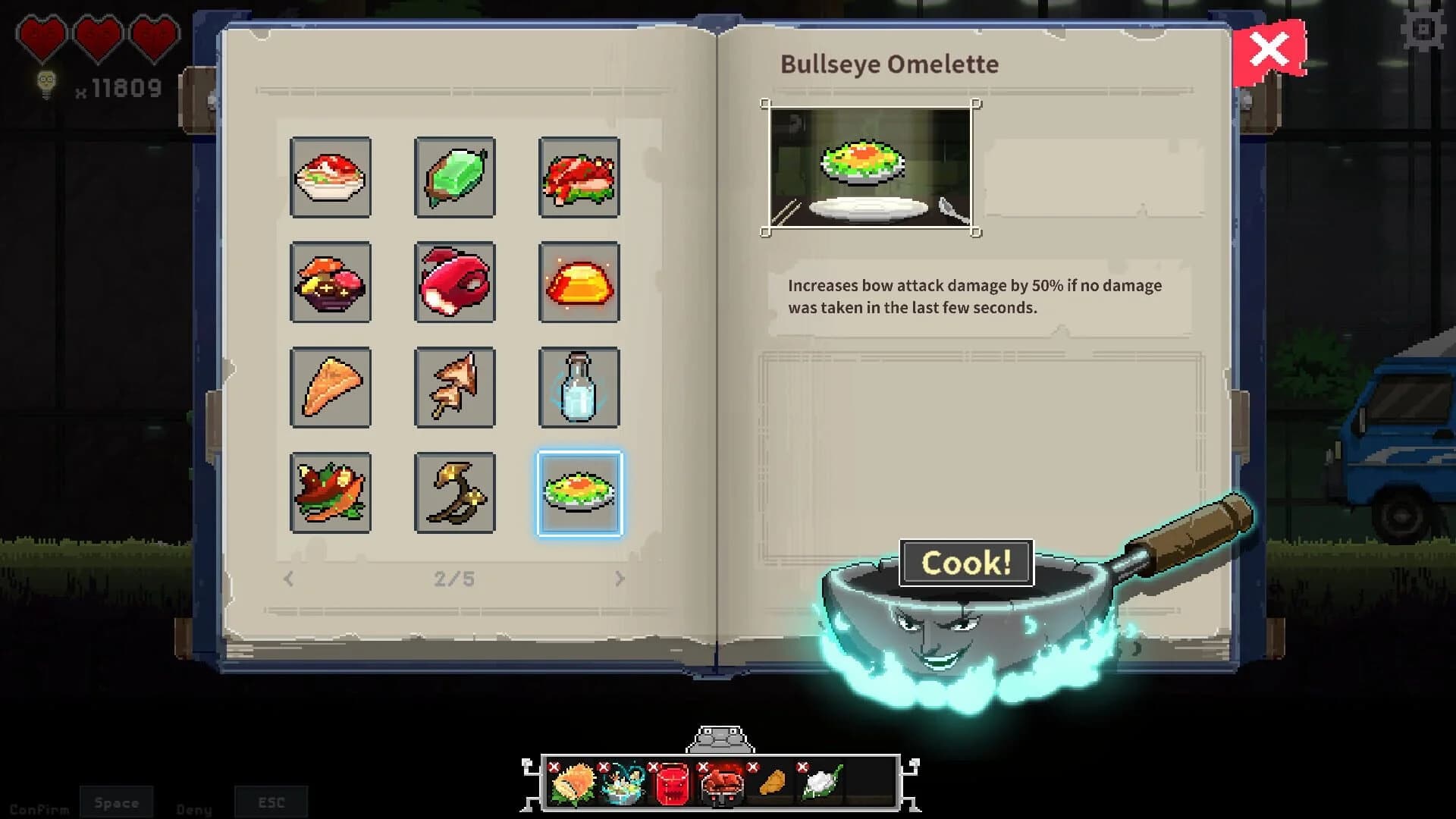The image size is (1456, 819).
Task: Open the sushi assortment recipe
Action: point(331,284)
